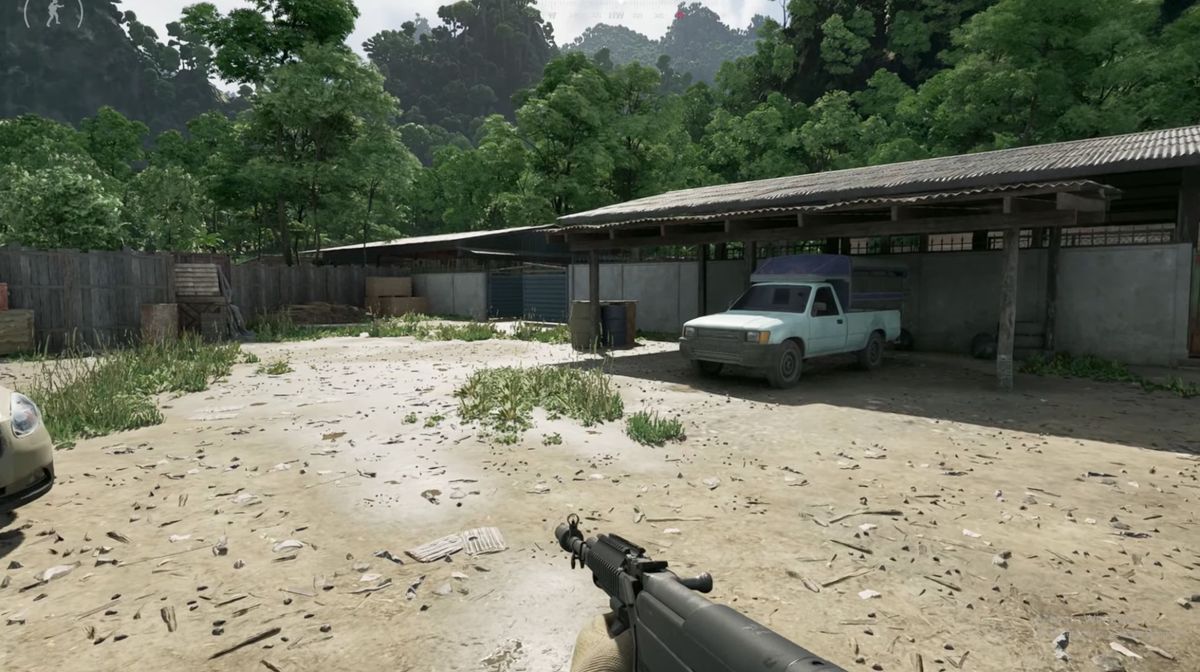Click the compass heading strip

click(620, 15)
